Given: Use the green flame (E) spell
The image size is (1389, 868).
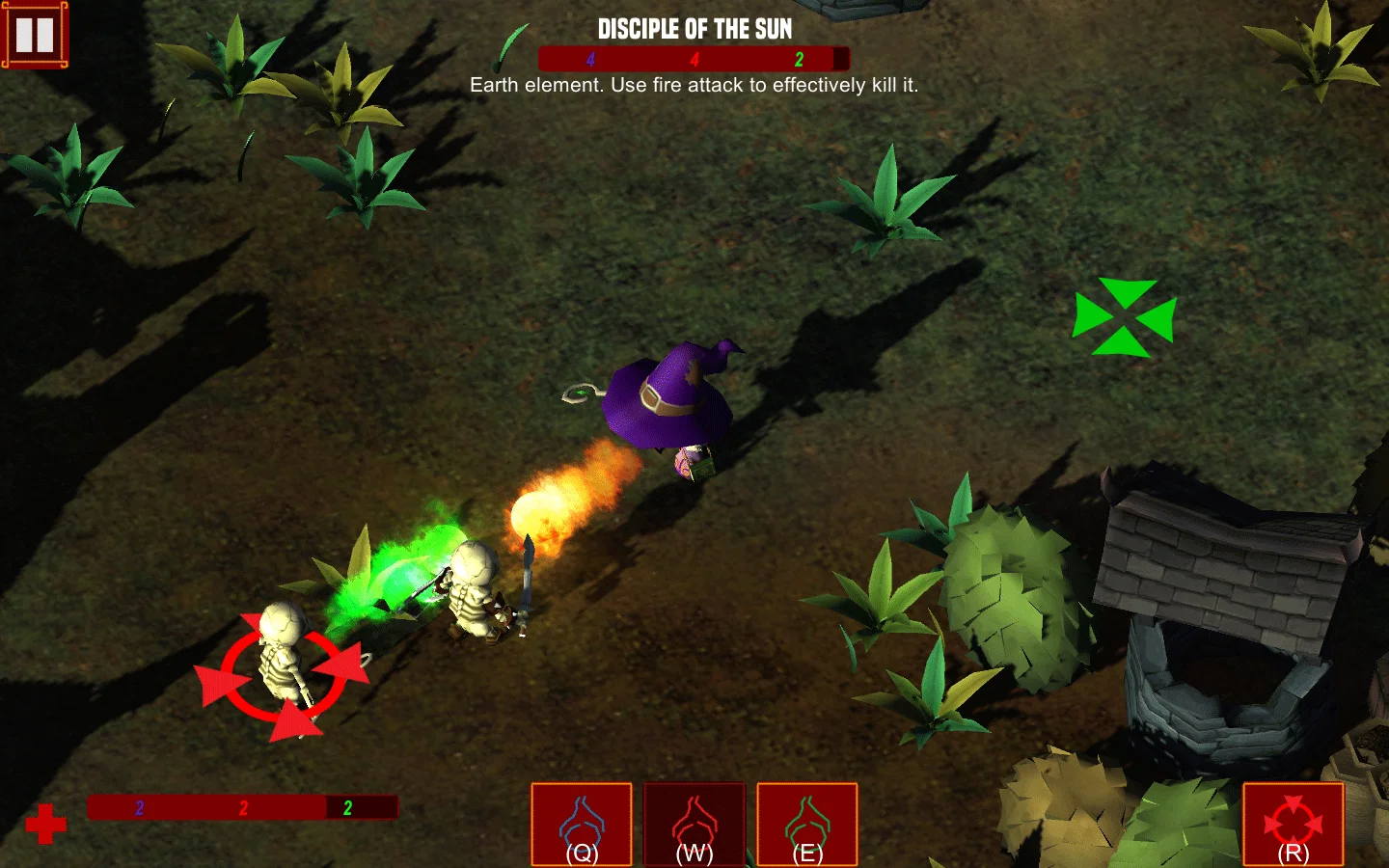Looking at the screenshot, I should 807,825.
